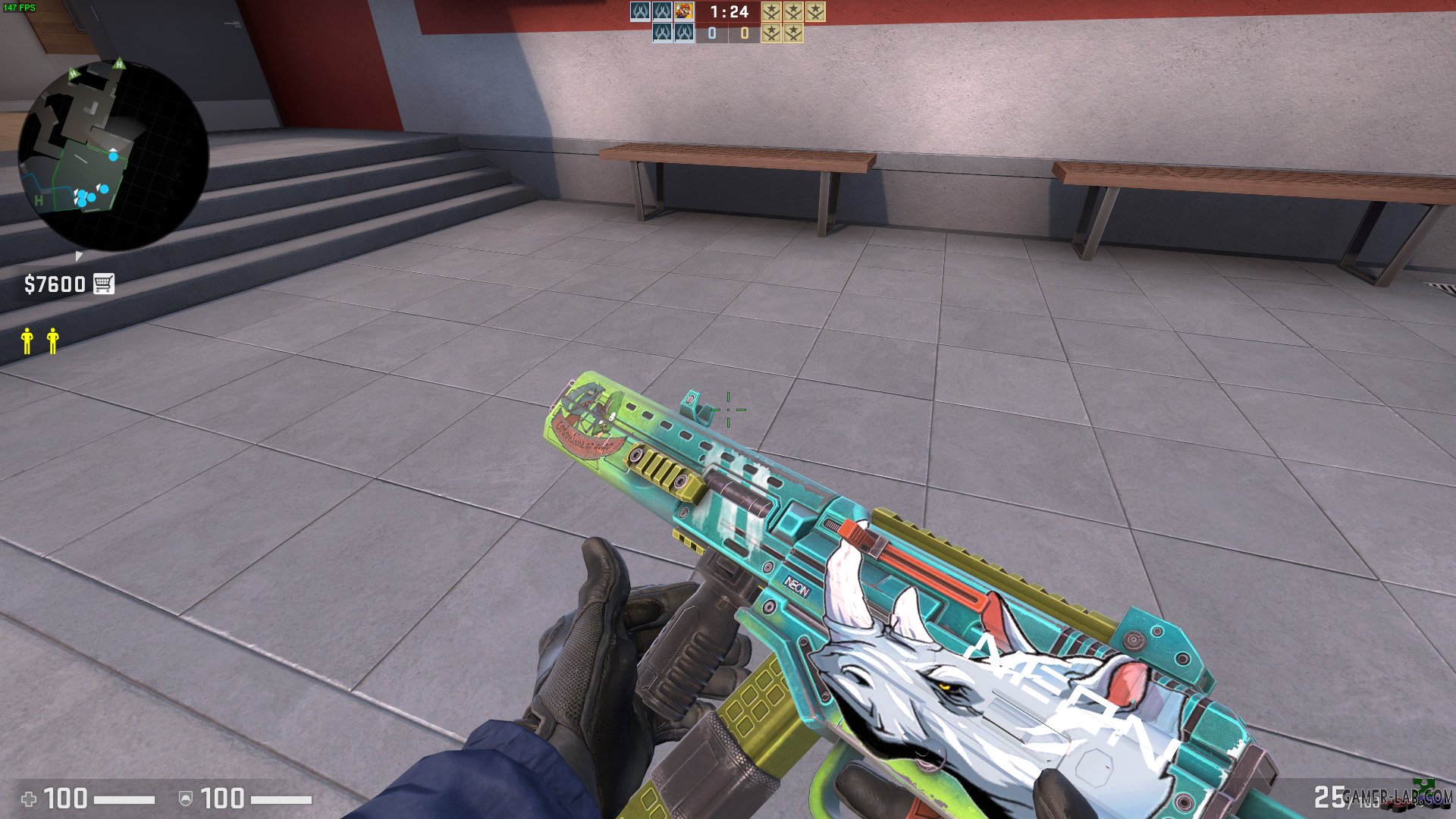The image size is (1456, 819).
Task: Click the armor shield icon
Action: click(x=186, y=798)
